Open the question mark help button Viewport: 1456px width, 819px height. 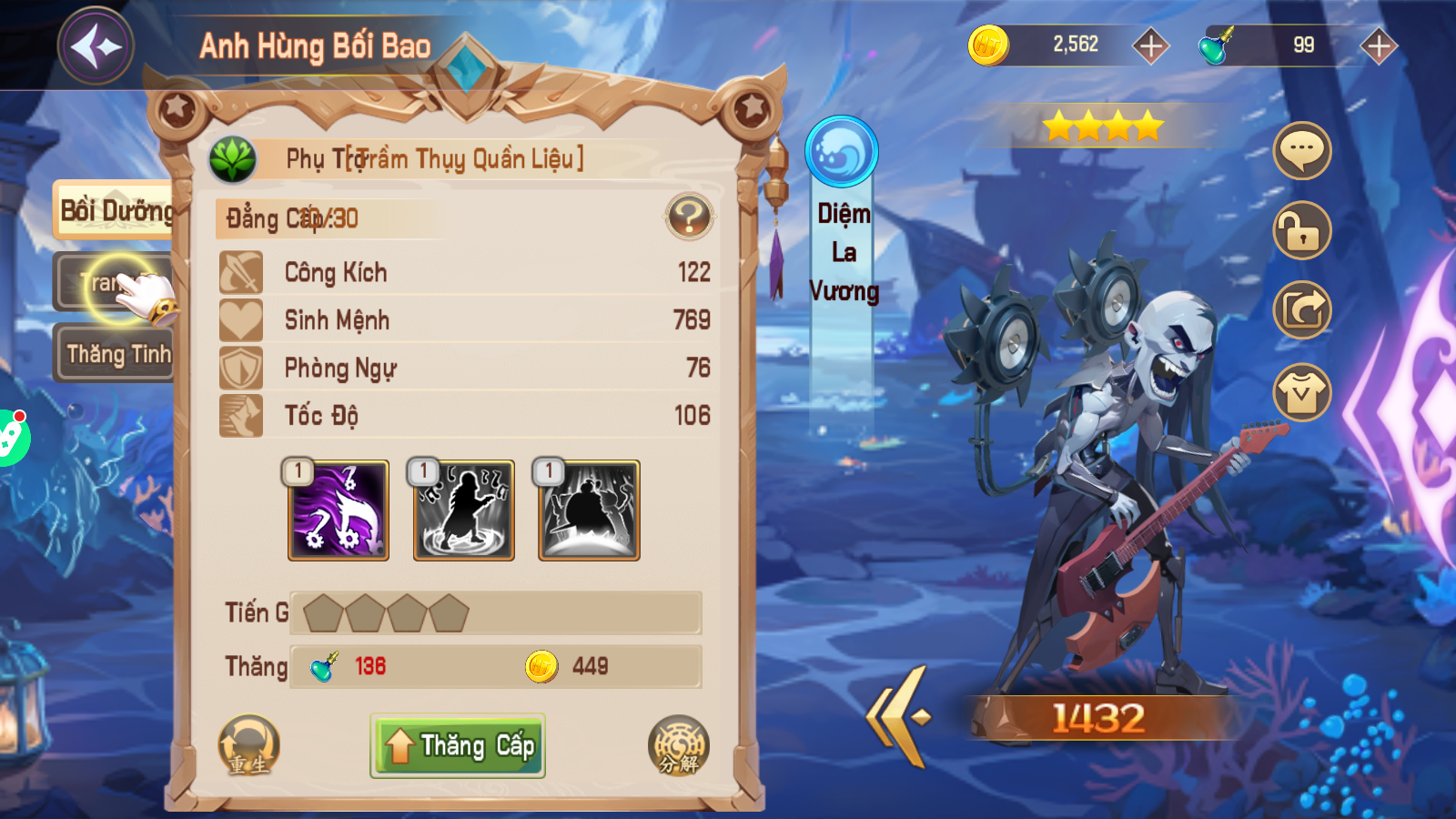point(689,217)
